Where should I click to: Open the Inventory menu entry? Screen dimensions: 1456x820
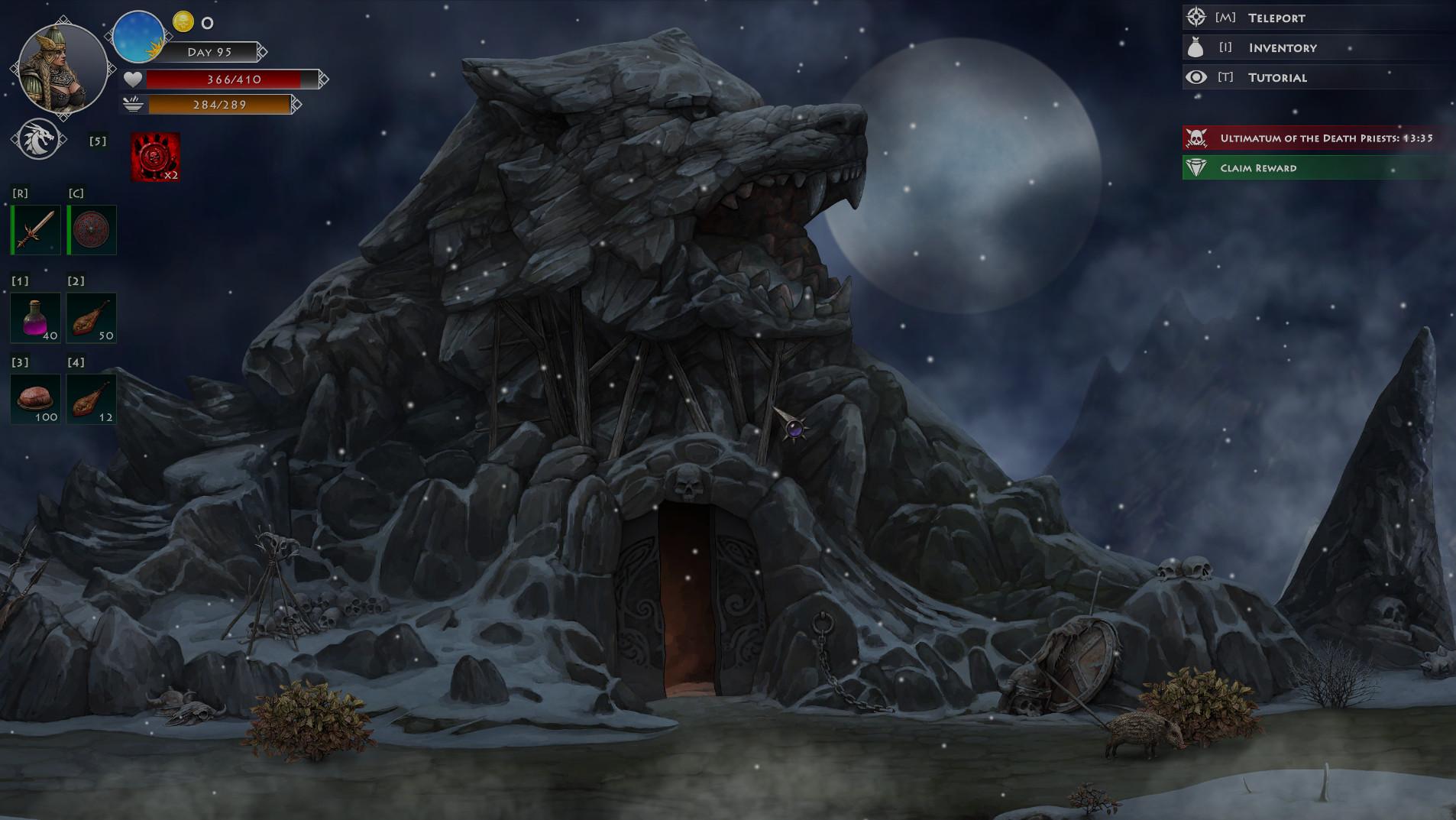[x=1283, y=47]
